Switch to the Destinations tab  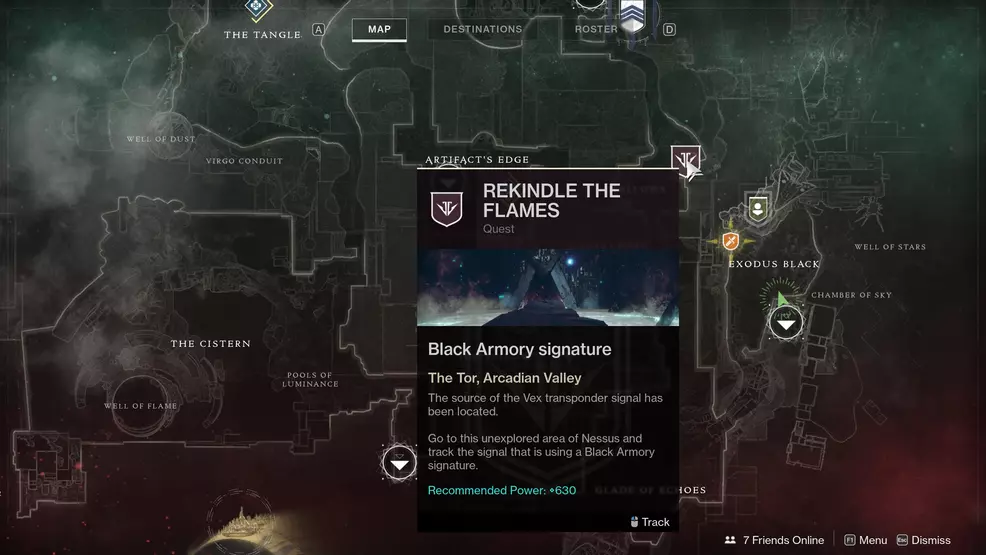tap(482, 29)
